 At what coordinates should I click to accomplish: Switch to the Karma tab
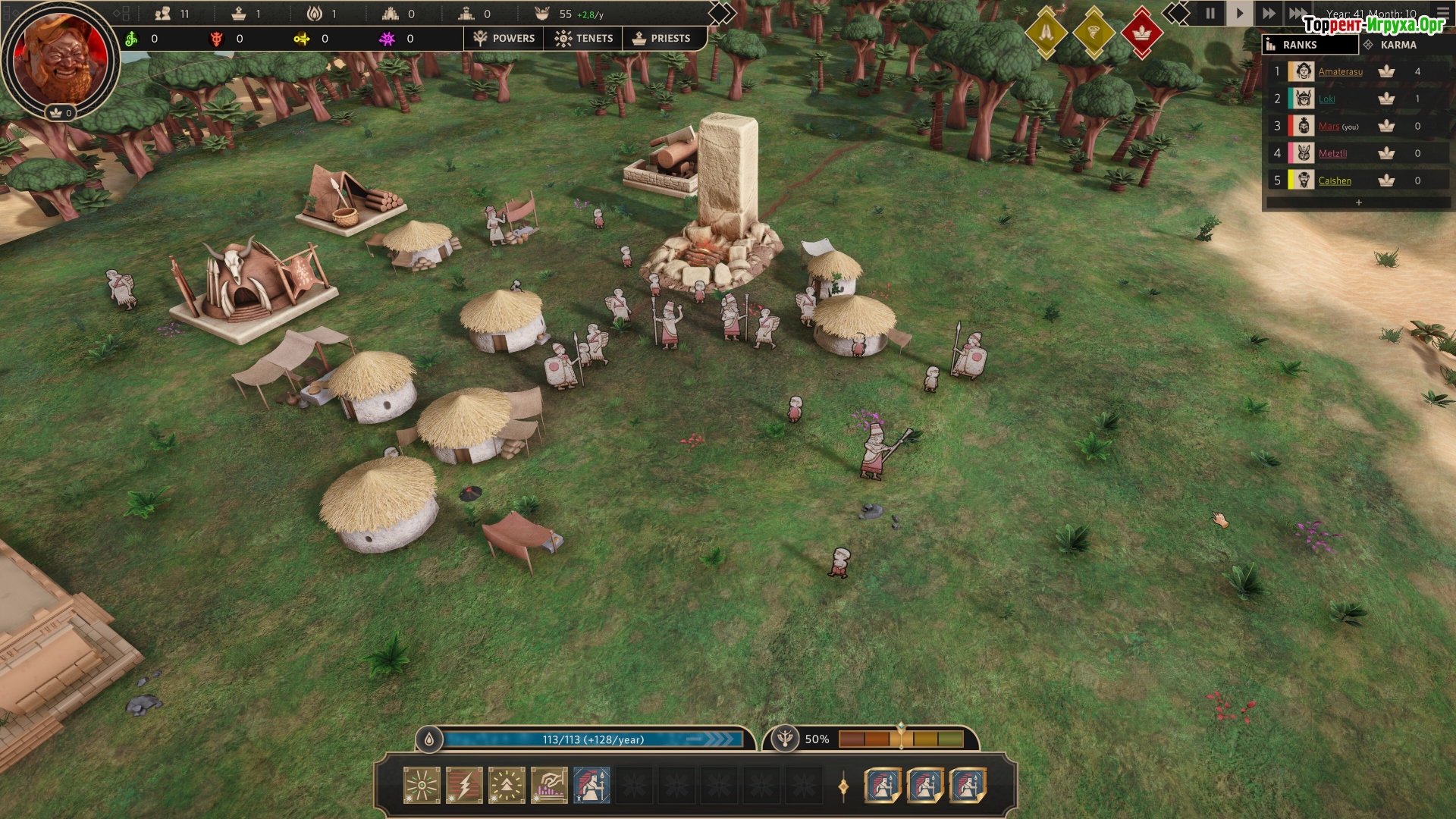point(1398,45)
